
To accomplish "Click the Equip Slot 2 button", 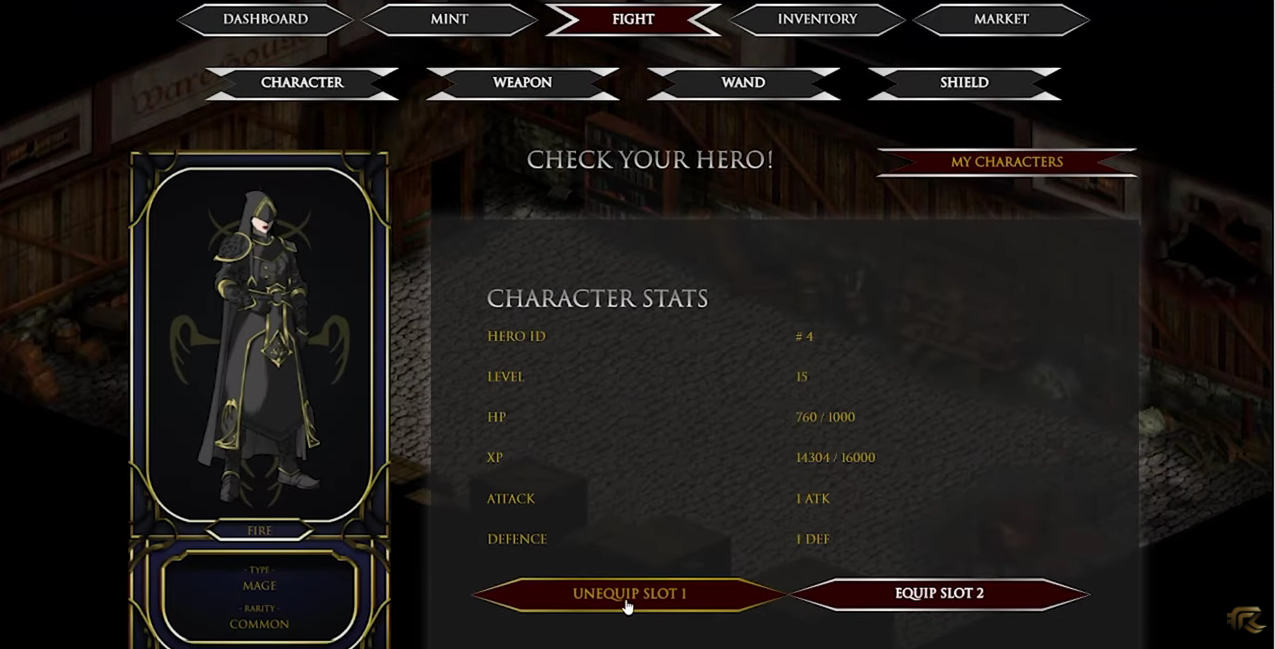I will coord(939,594).
